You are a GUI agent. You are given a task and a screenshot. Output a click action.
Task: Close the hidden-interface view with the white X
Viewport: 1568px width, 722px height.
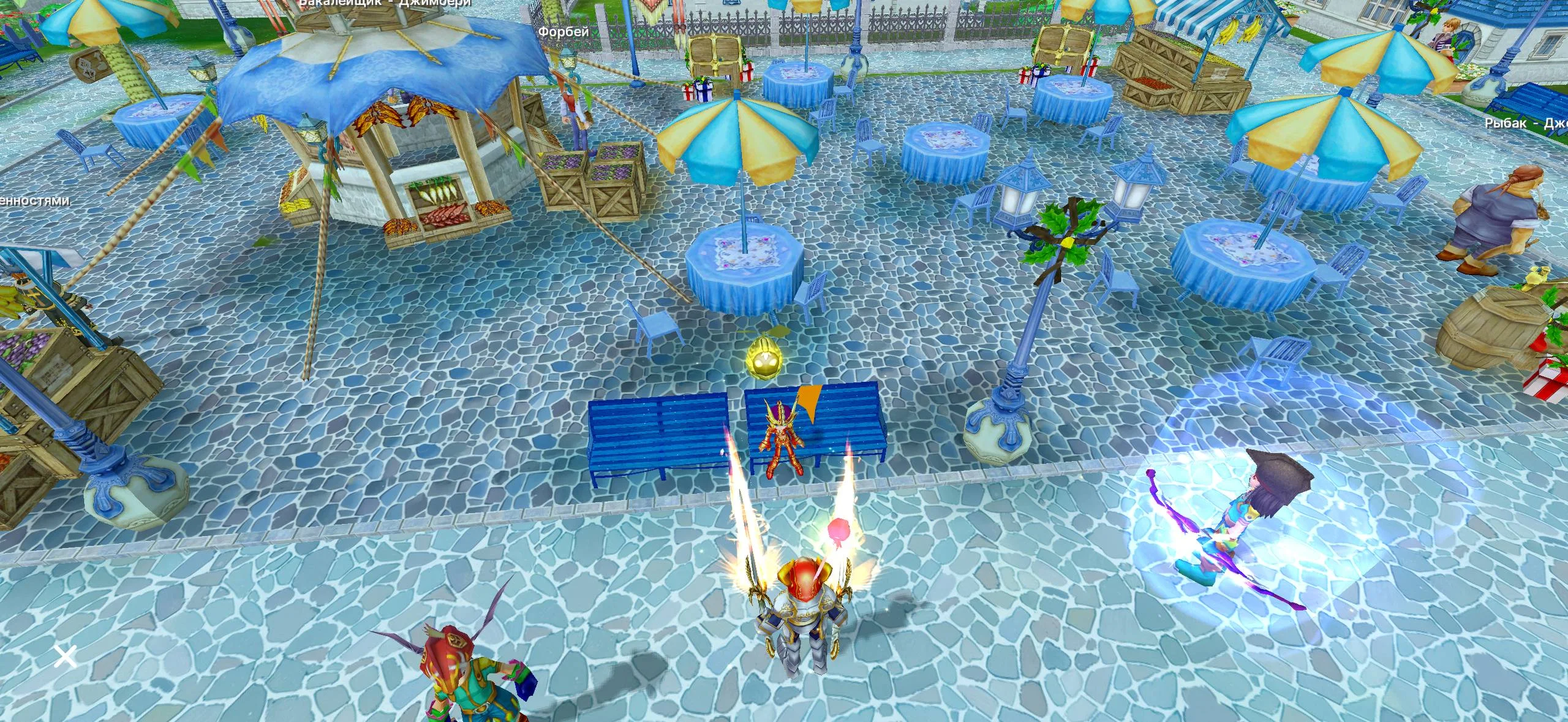click(65, 656)
